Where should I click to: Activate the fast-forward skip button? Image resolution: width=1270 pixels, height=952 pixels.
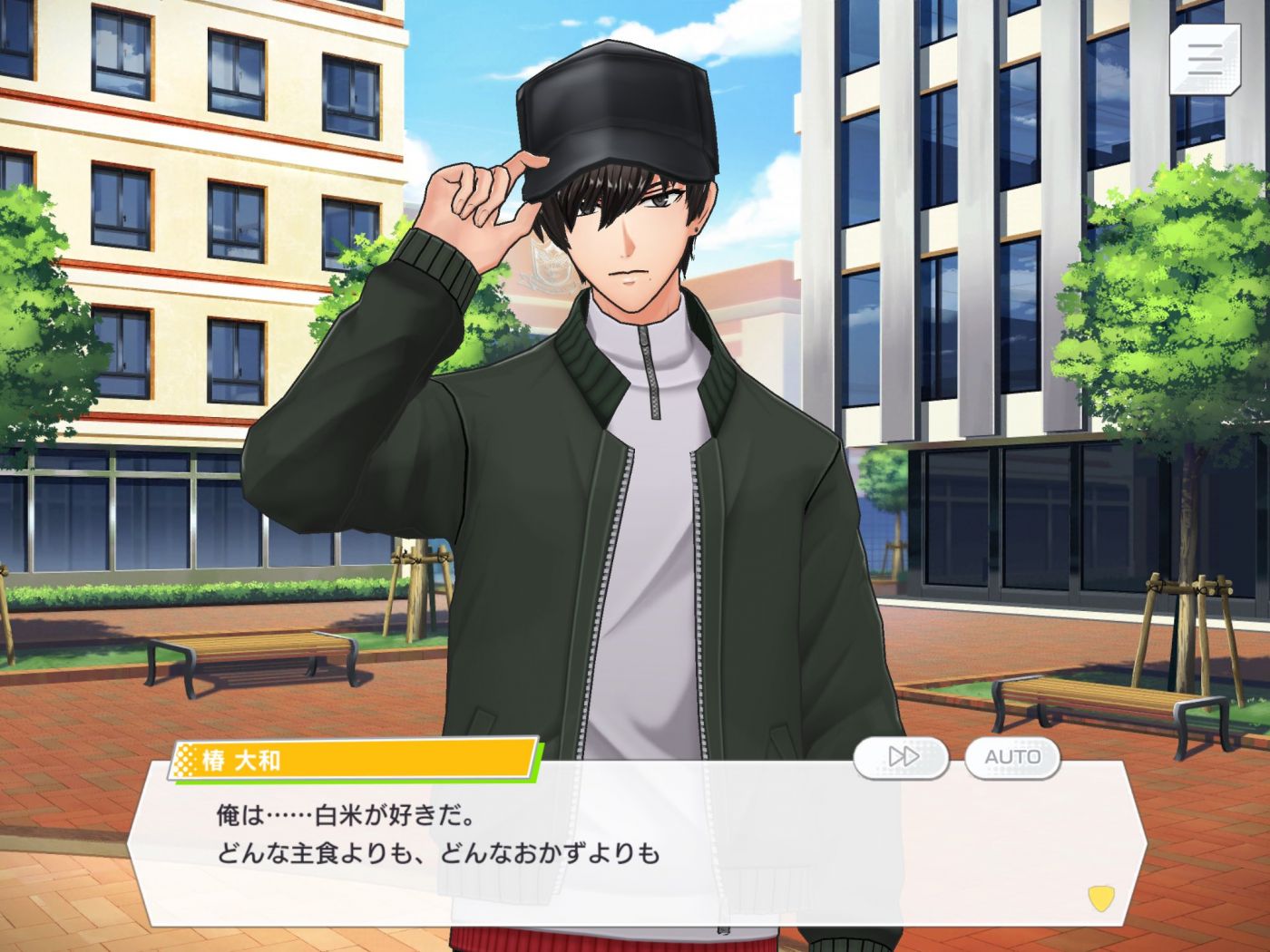click(x=902, y=756)
